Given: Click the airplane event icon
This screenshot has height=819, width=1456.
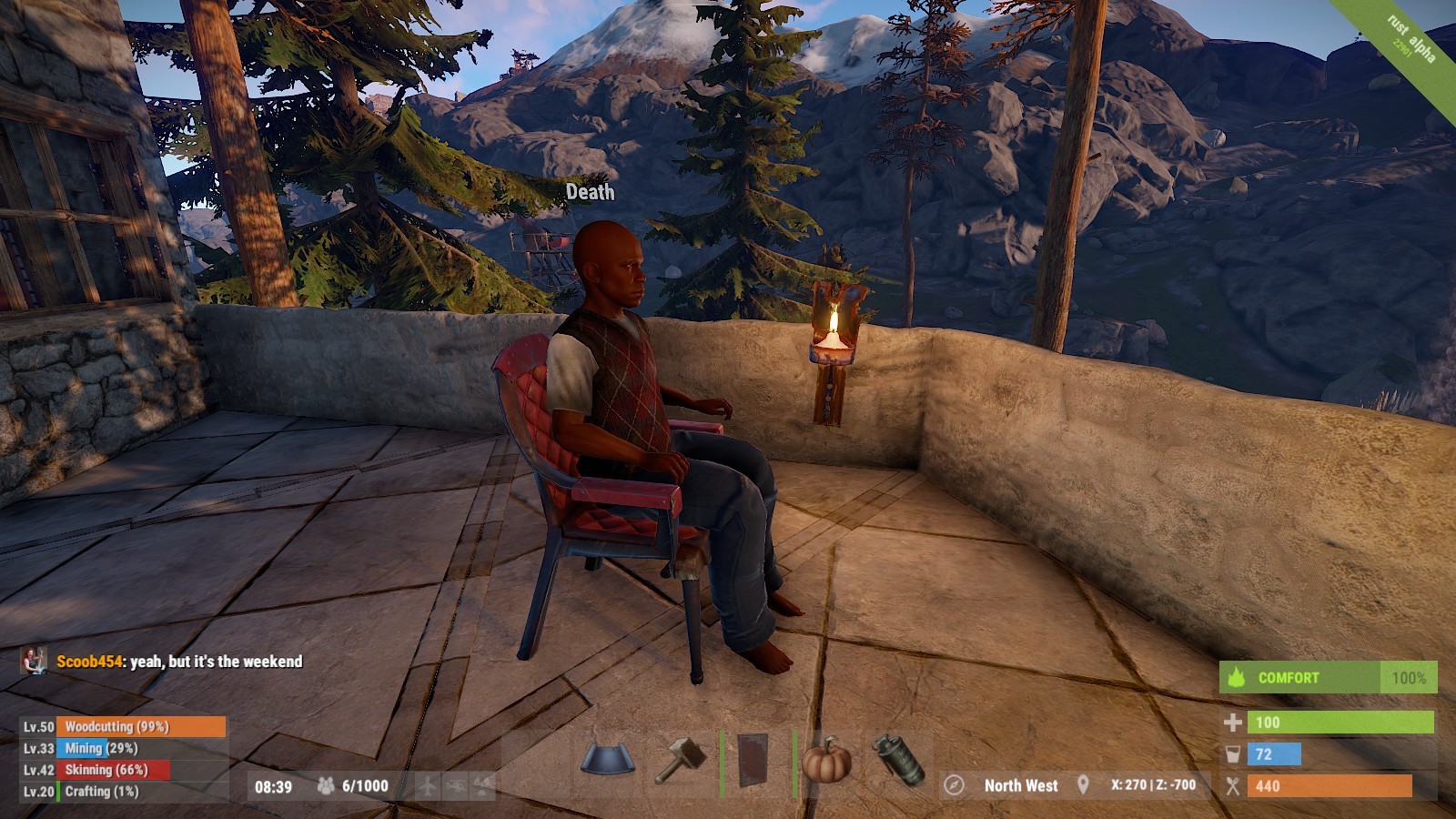Looking at the screenshot, I should click(x=428, y=785).
